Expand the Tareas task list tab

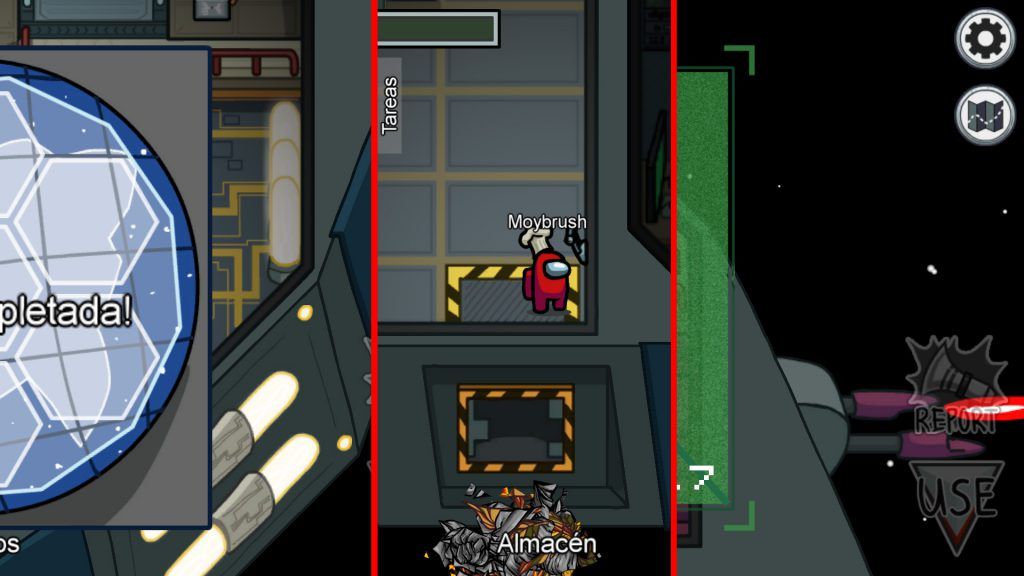tap(390, 105)
